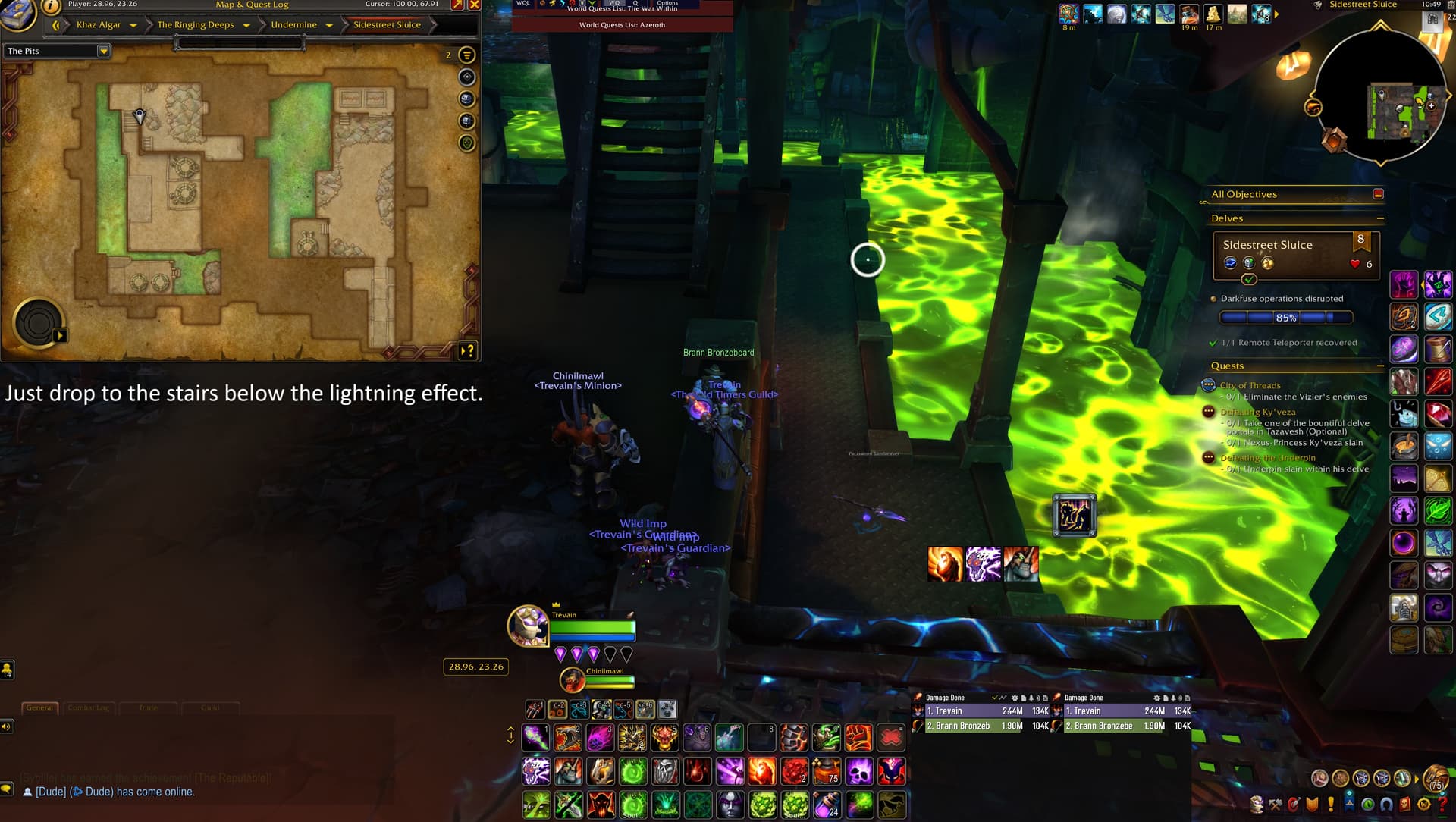Select the Sidestreet Sluice delve header
The image size is (1456, 822).
(x=1267, y=245)
